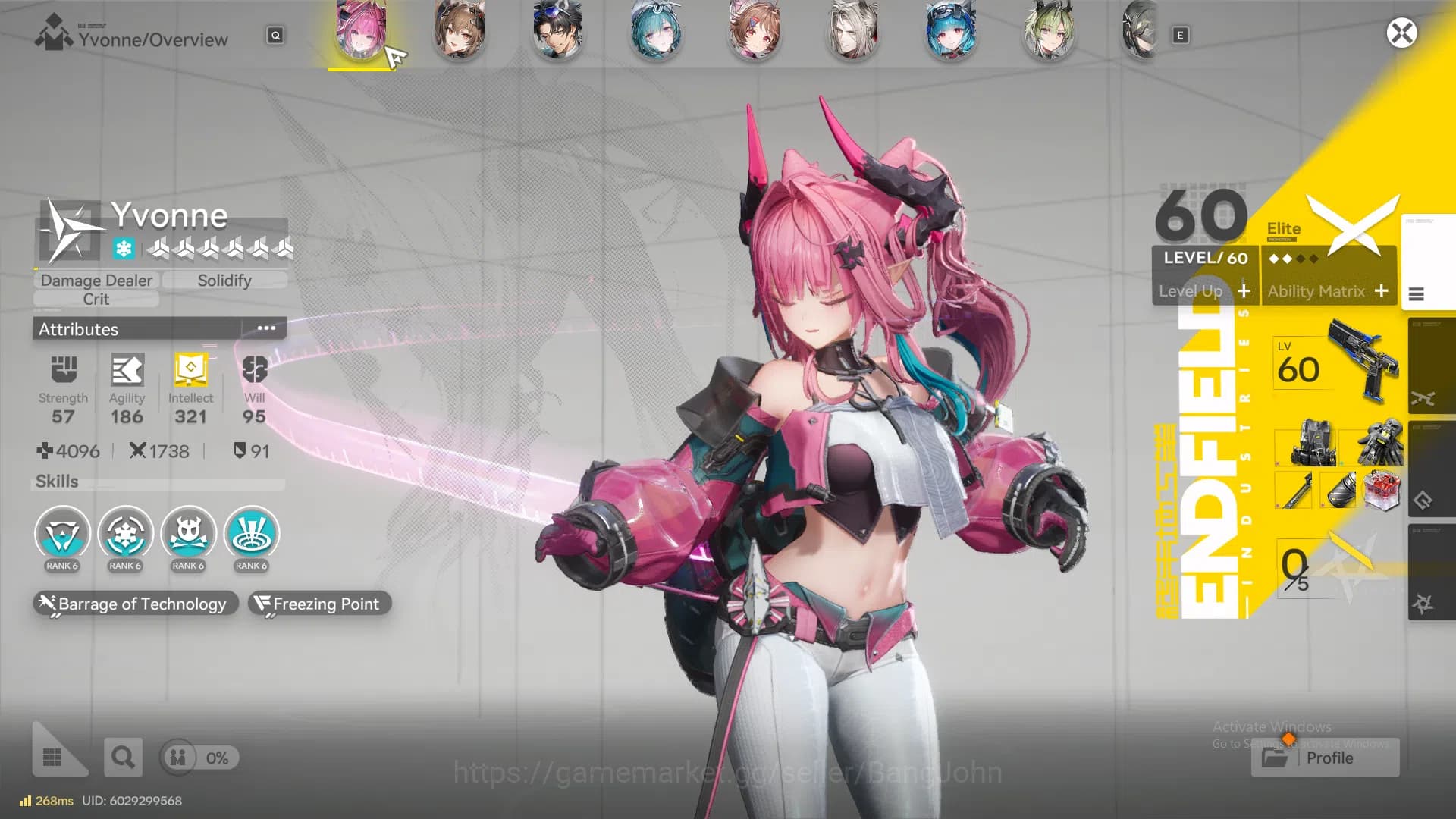Open the Freezing Point skill
Screen dimensions: 1456x819
click(319, 604)
